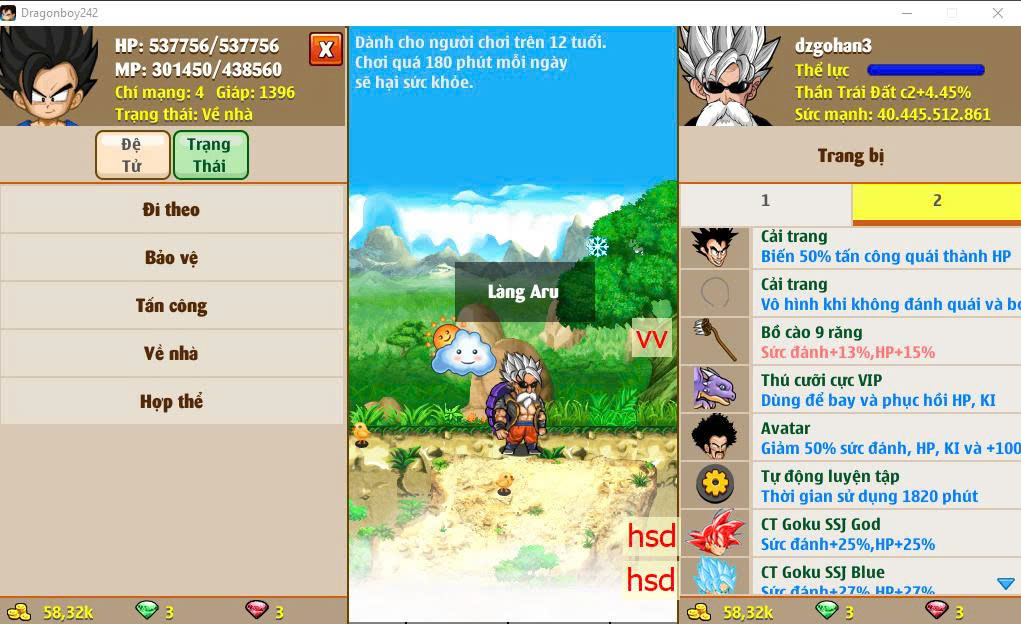This screenshot has width=1021, height=624.
Task: Set the disciple to Tấn công
Action: [172, 306]
